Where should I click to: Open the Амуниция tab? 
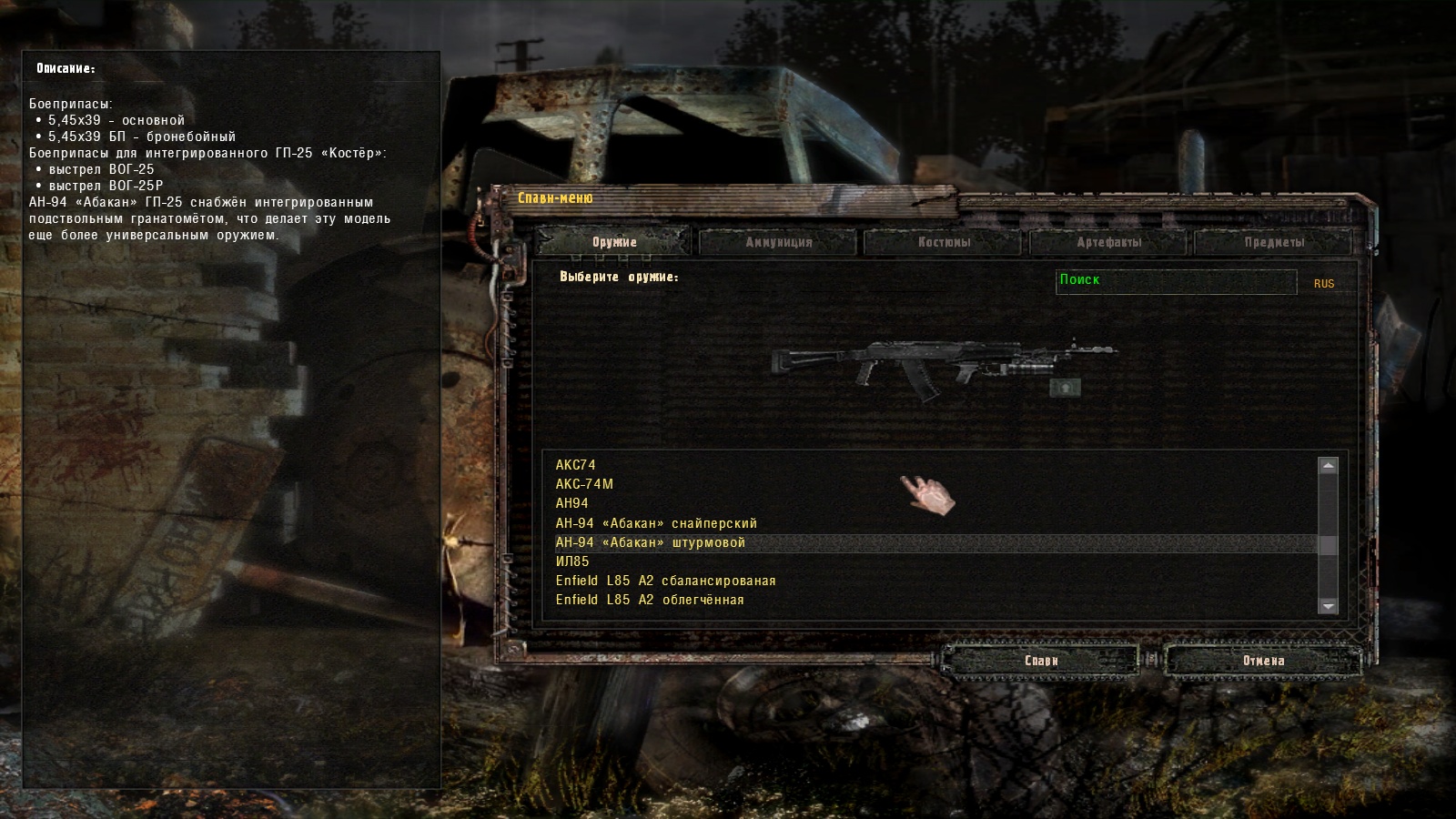pyautogui.click(x=778, y=242)
